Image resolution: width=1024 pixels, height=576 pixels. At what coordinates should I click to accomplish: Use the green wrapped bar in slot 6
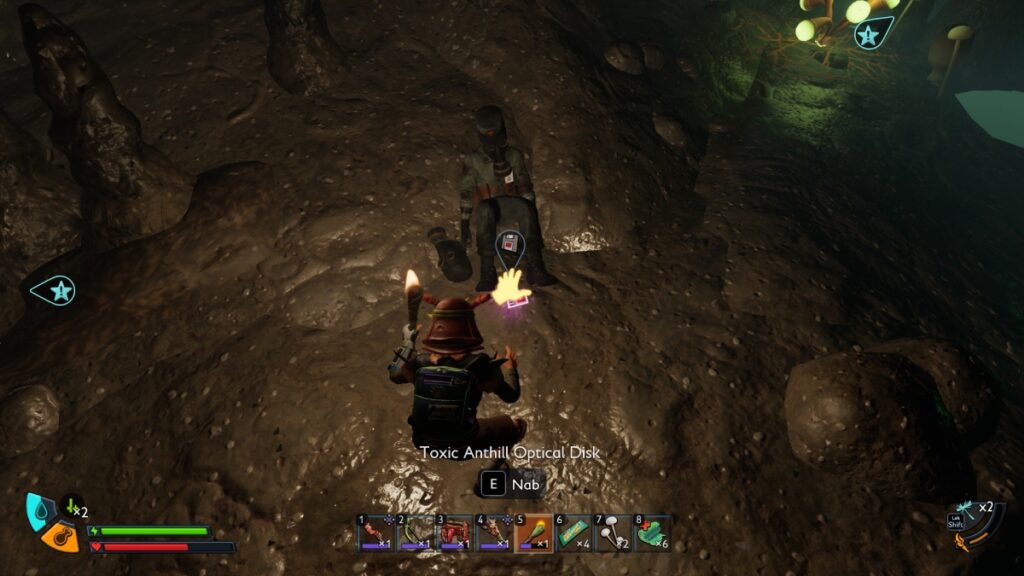coord(573,534)
